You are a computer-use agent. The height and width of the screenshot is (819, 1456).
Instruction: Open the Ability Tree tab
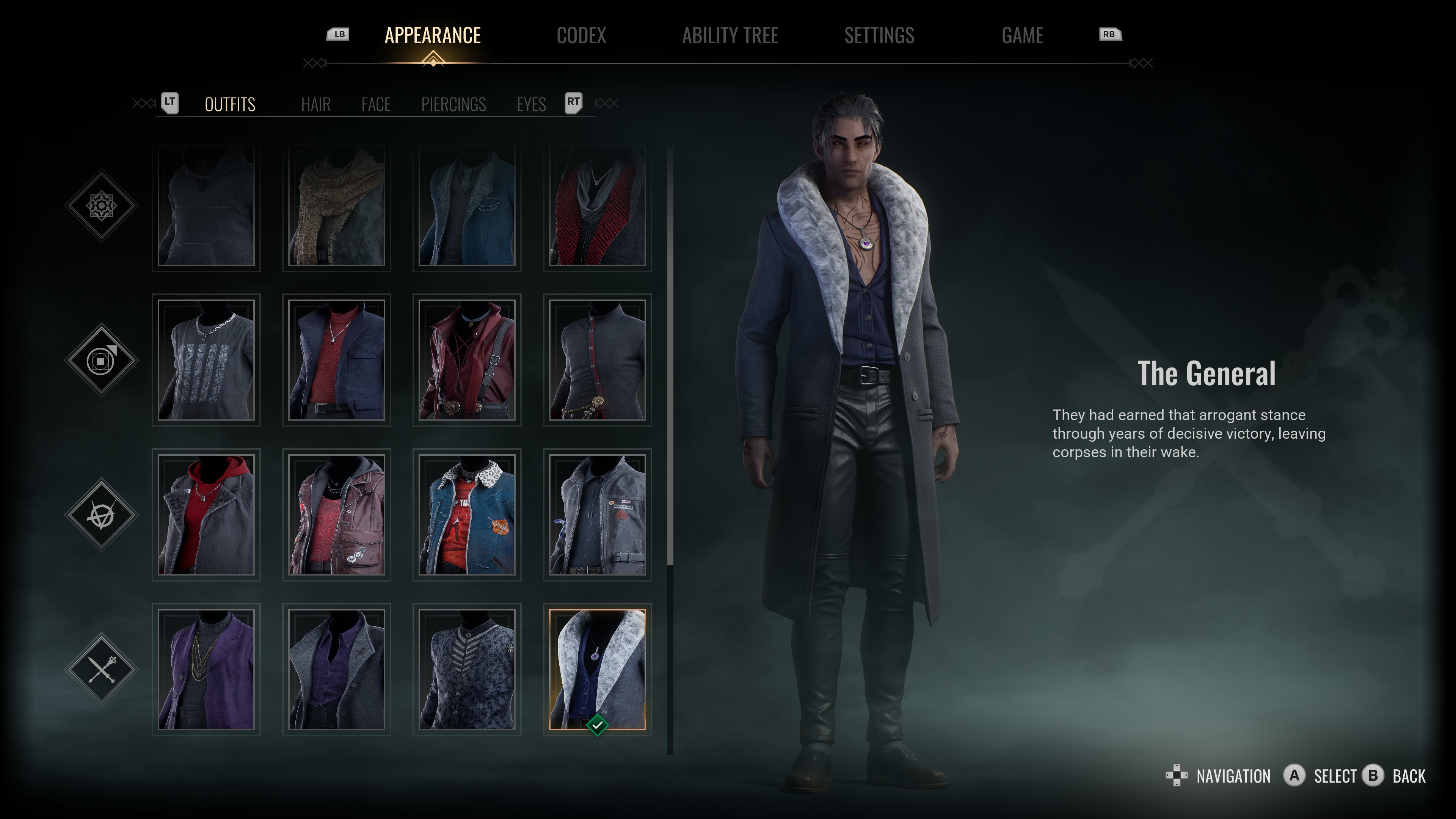730,36
